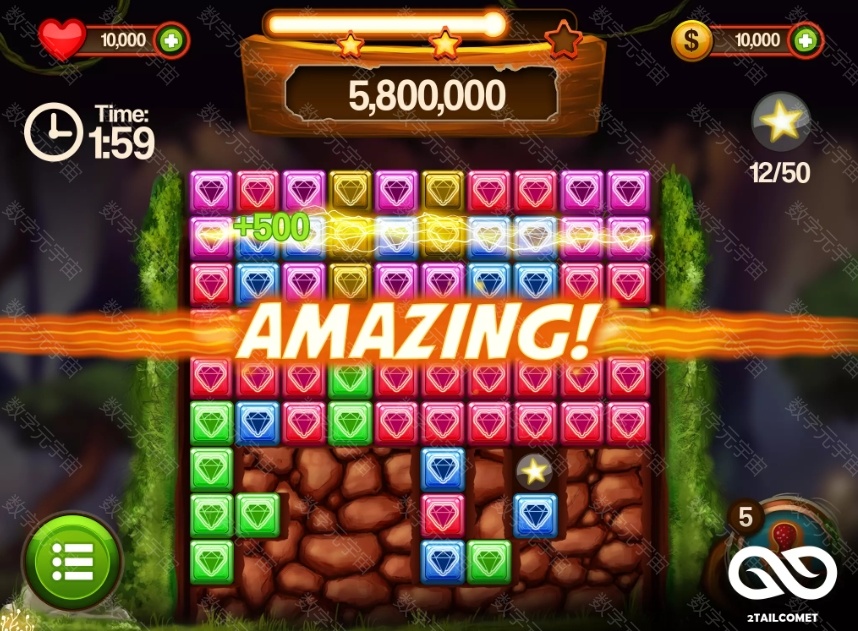Add more lives with the heart plus button
The width and height of the screenshot is (858, 631).
[x=172, y=41]
